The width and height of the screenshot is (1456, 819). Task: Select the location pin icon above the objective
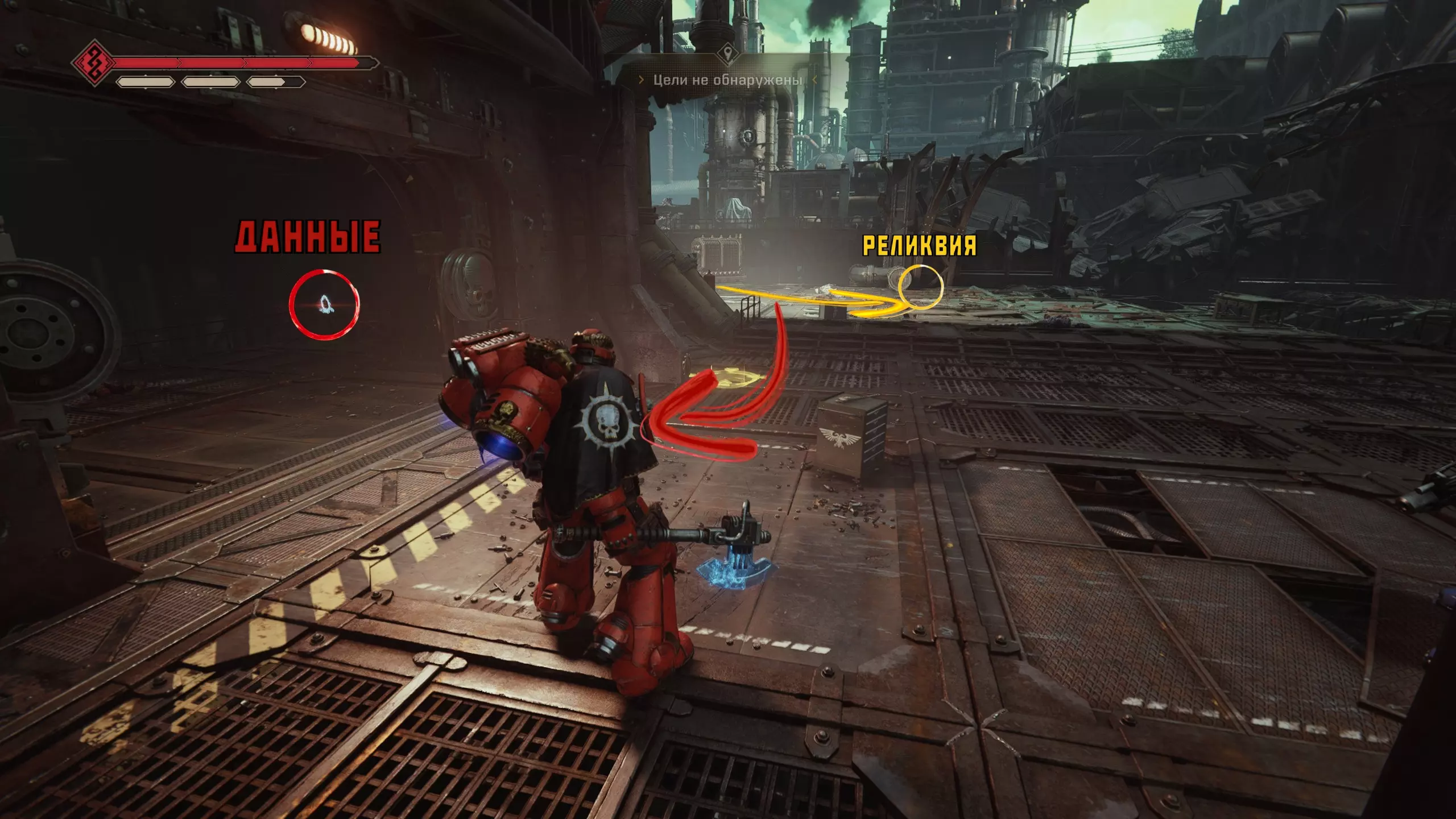click(727, 54)
